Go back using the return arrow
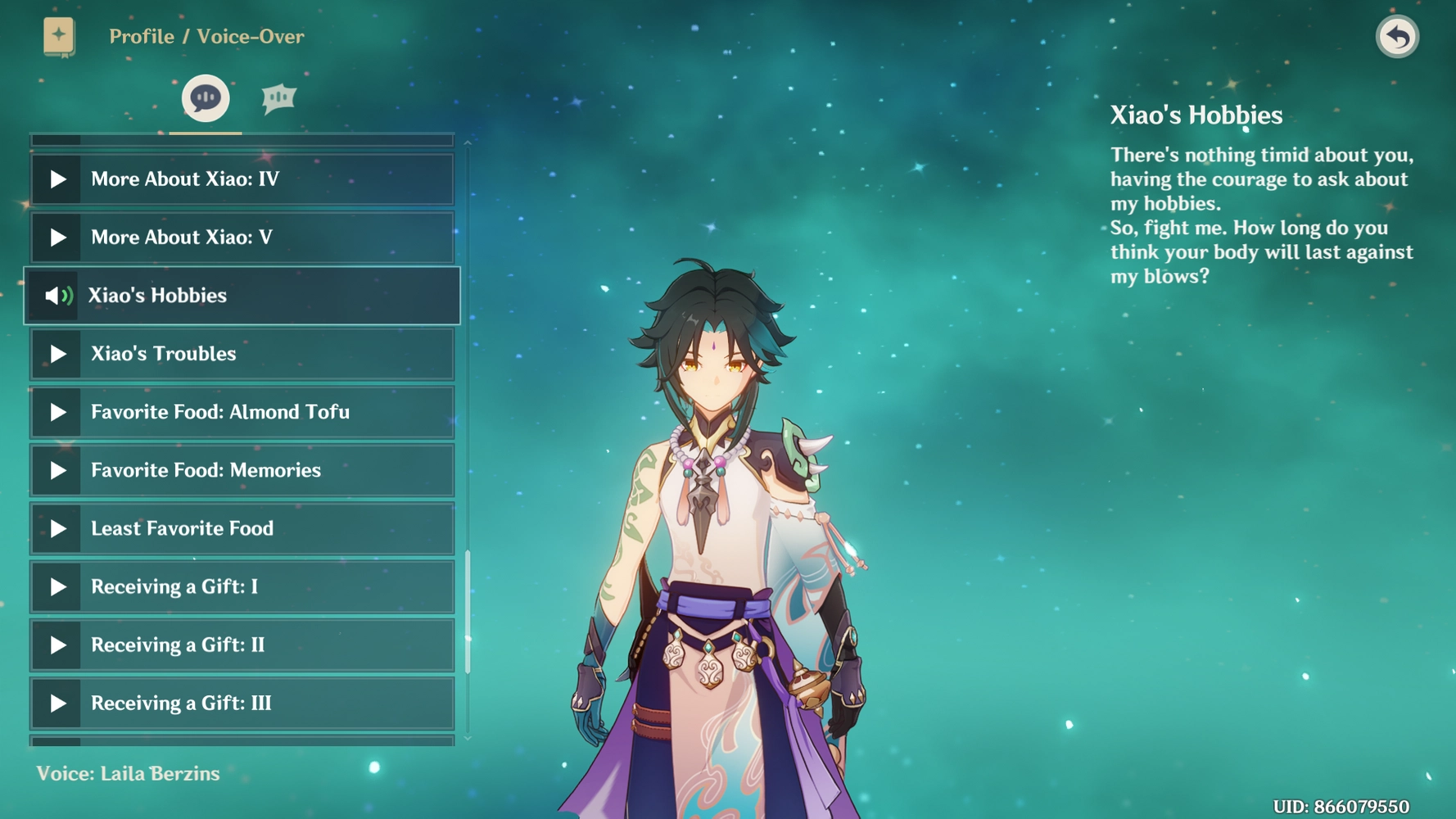The width and height of the screenshot is (1456, 819). [1397, 37]
